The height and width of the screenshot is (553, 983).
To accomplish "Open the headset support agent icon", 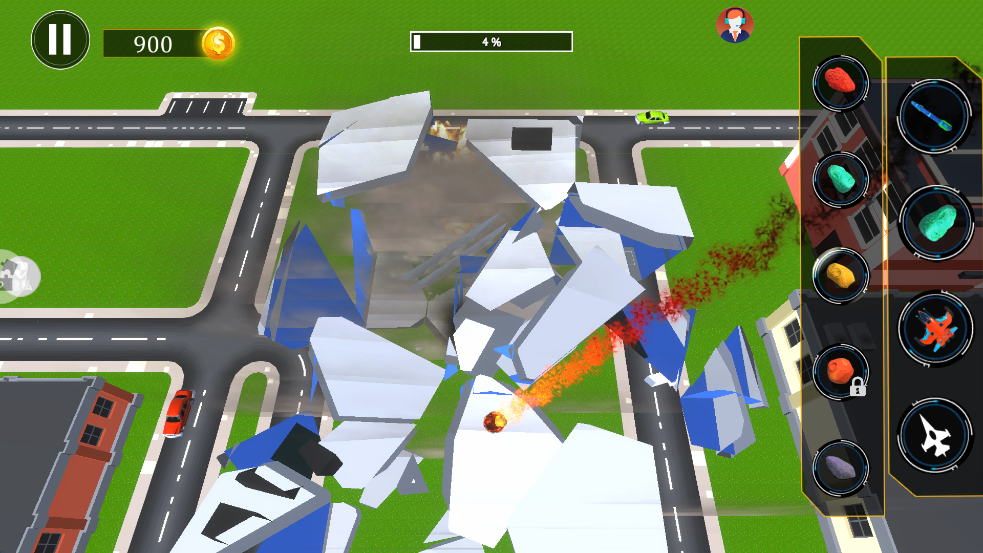I will 735,25.
